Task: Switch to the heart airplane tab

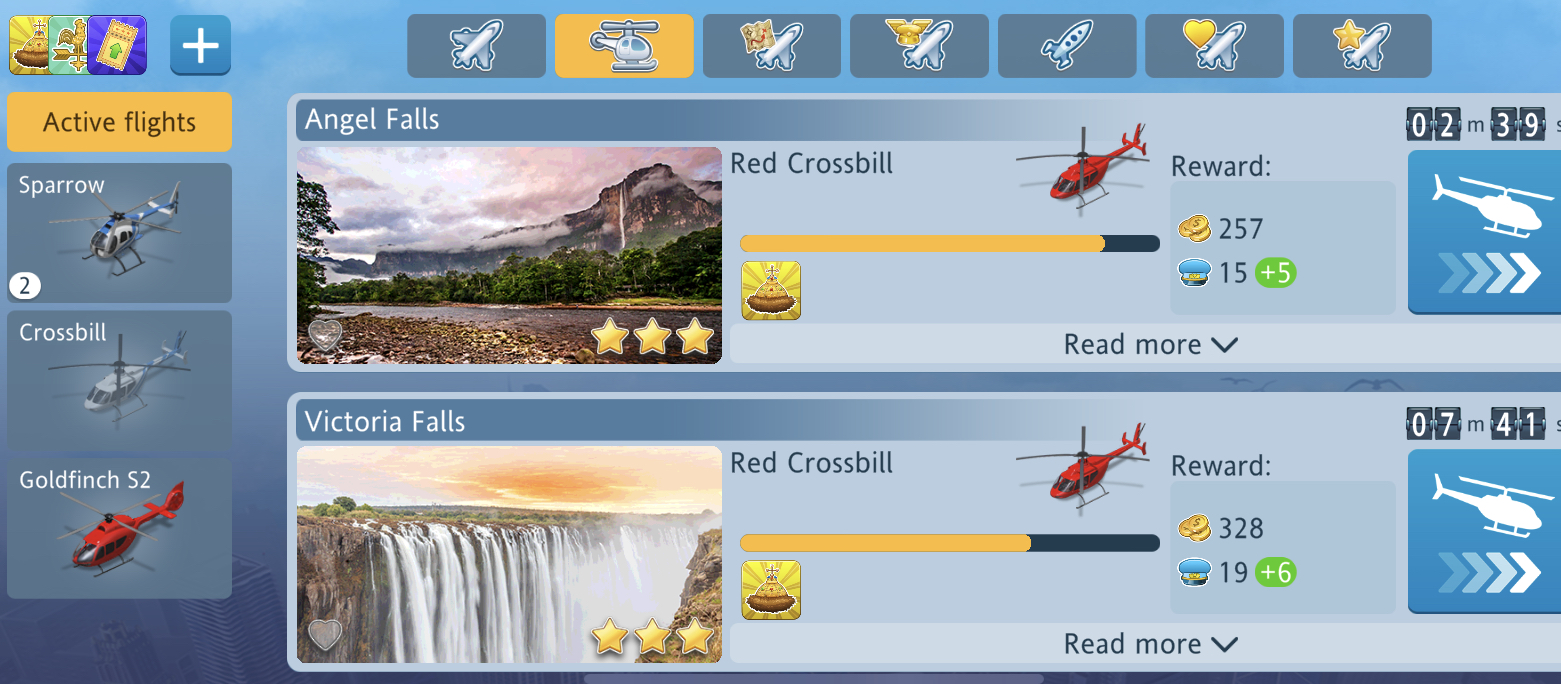Action: point(1214,46)
